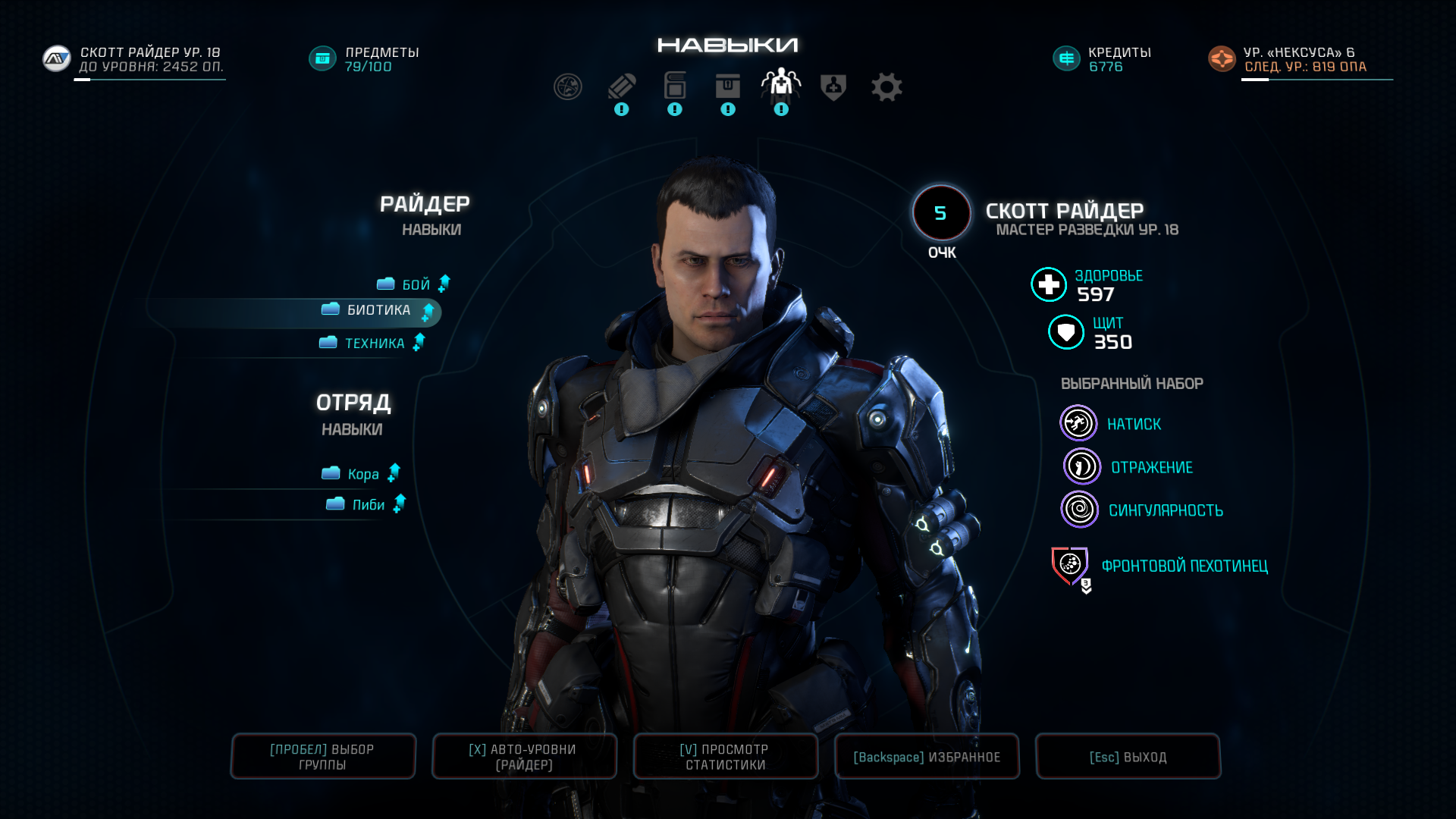Switch to the gear settings tab
The width and height of the screenshot is (1456, 819).
pos(886,87)
